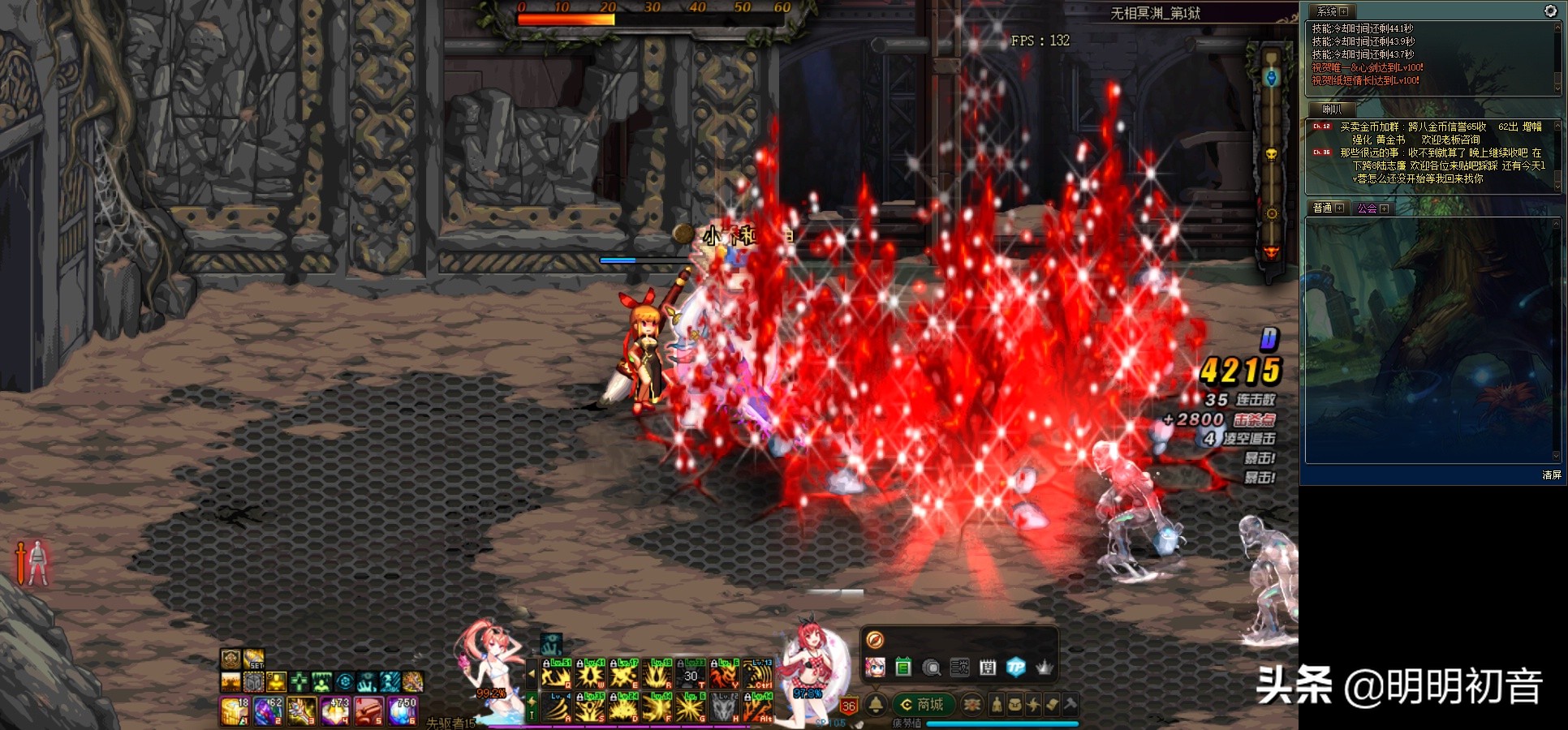The height and width of the screenshot is (730, 1568).
Task: Use the quick slot 1 item
Action: (x=235, y=711)
